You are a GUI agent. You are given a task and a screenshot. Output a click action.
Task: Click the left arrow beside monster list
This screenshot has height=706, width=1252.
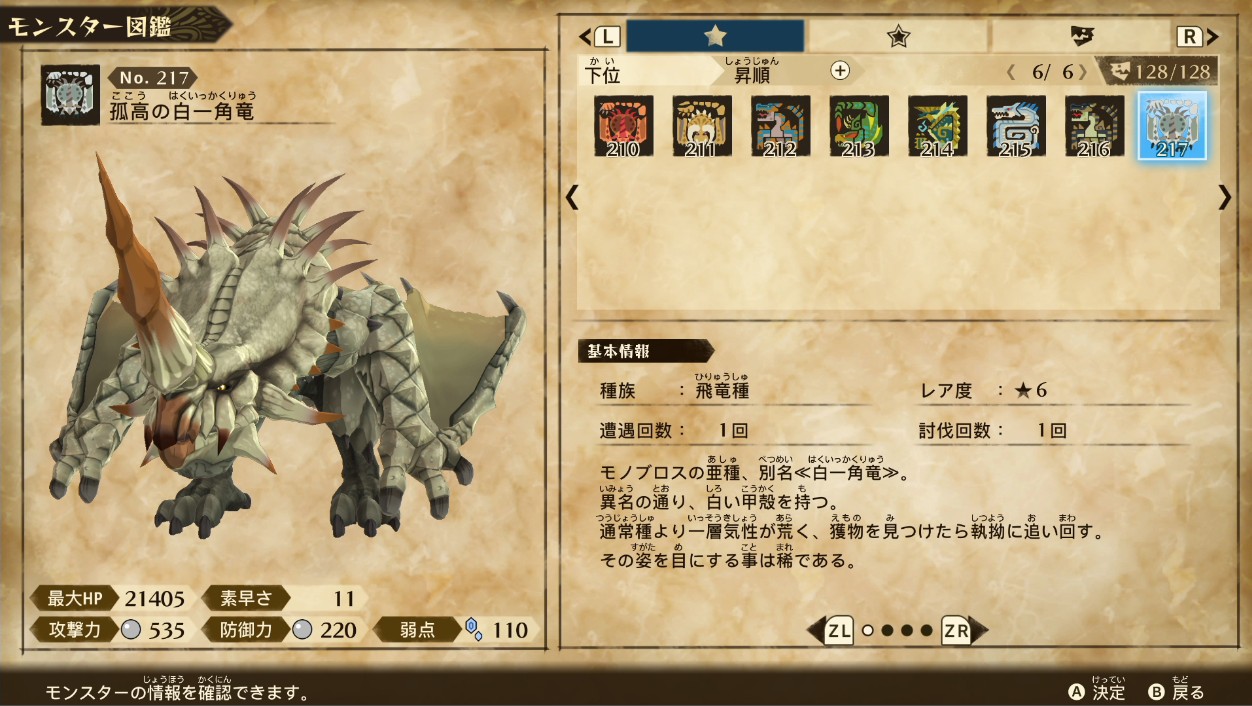click(572, 197)
